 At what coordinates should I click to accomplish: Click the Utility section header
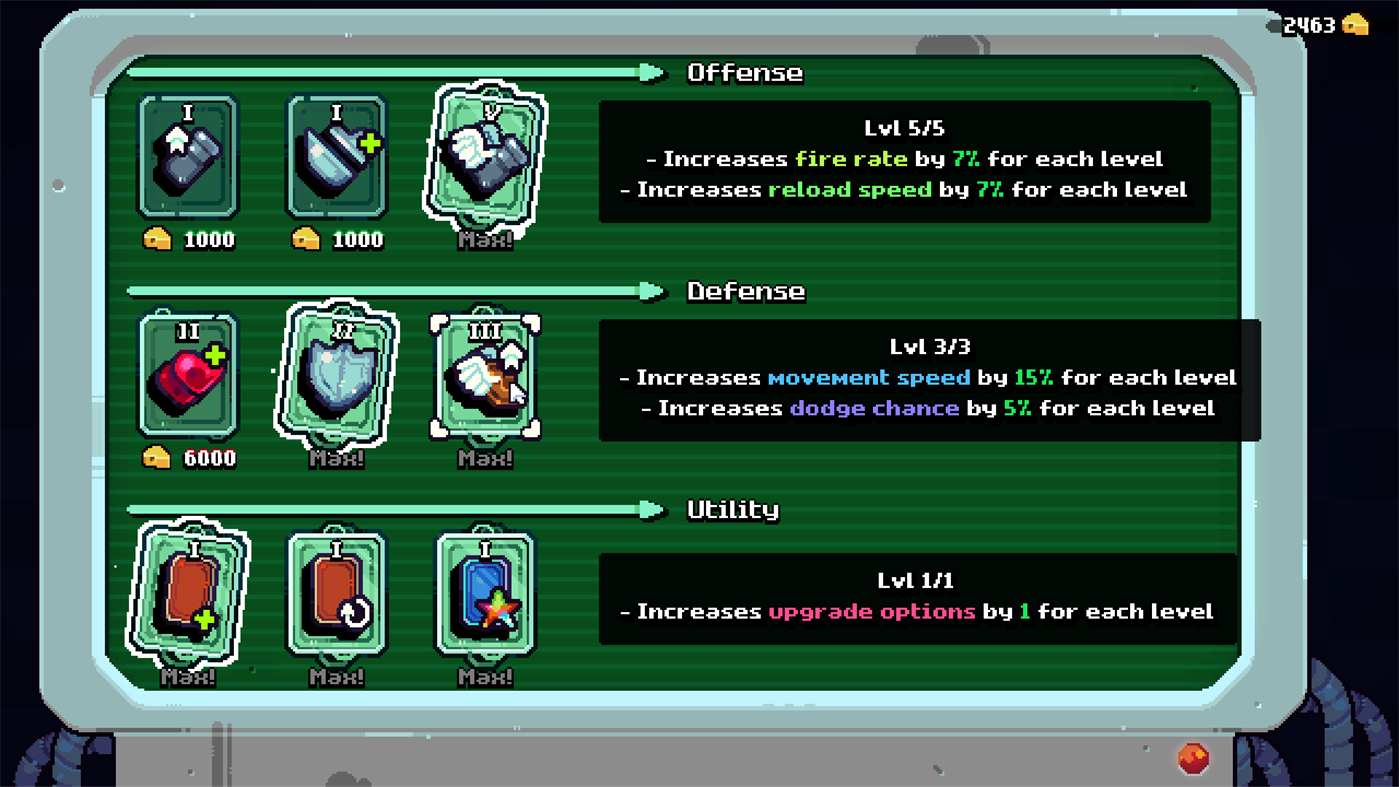coord(732,509)
